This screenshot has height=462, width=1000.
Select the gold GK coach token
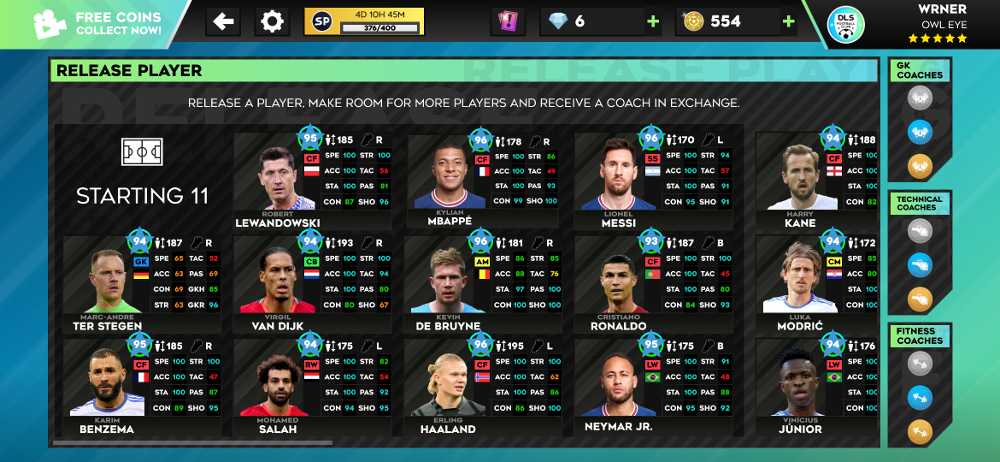pos(920,166)
